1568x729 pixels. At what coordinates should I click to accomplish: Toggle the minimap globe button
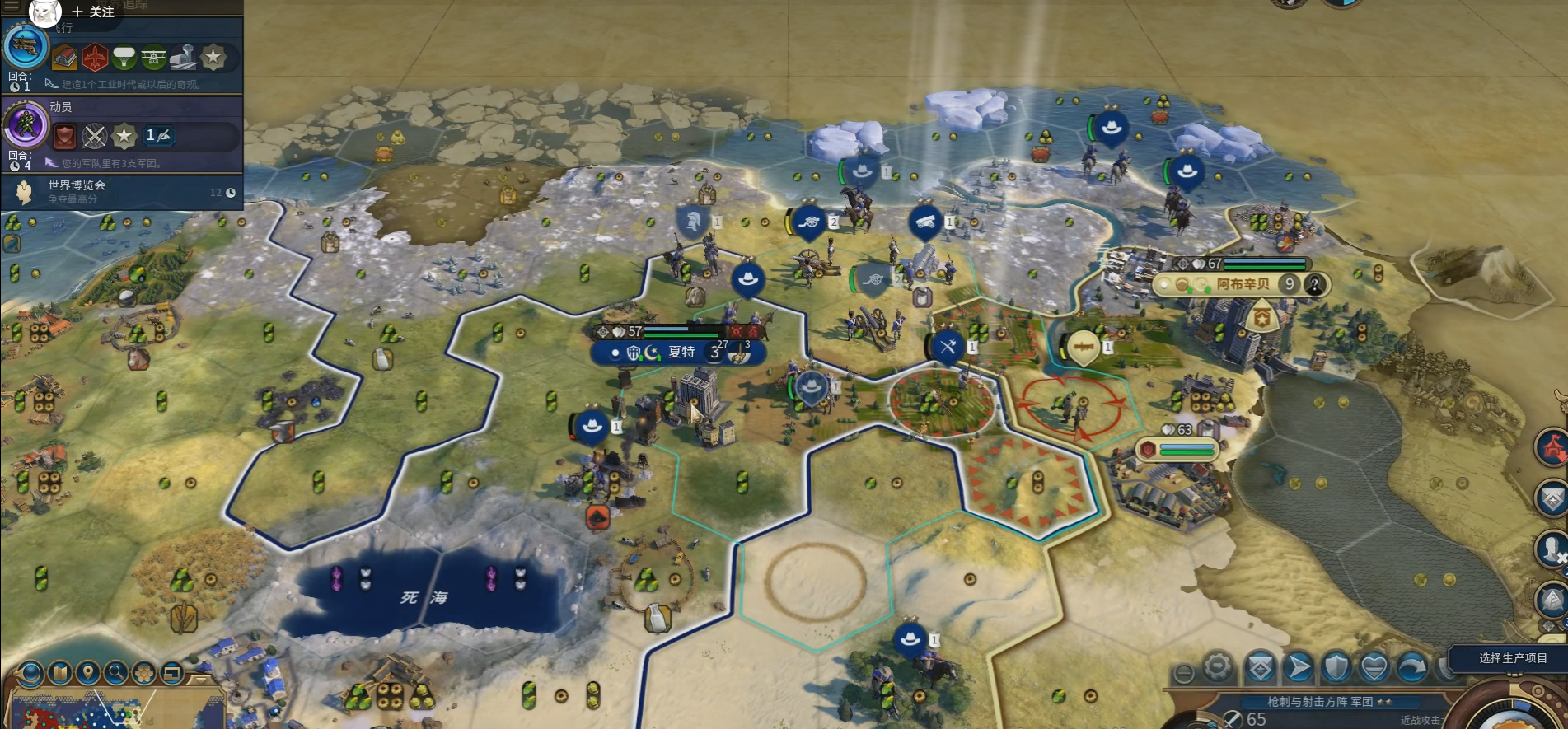click(31, 674)
